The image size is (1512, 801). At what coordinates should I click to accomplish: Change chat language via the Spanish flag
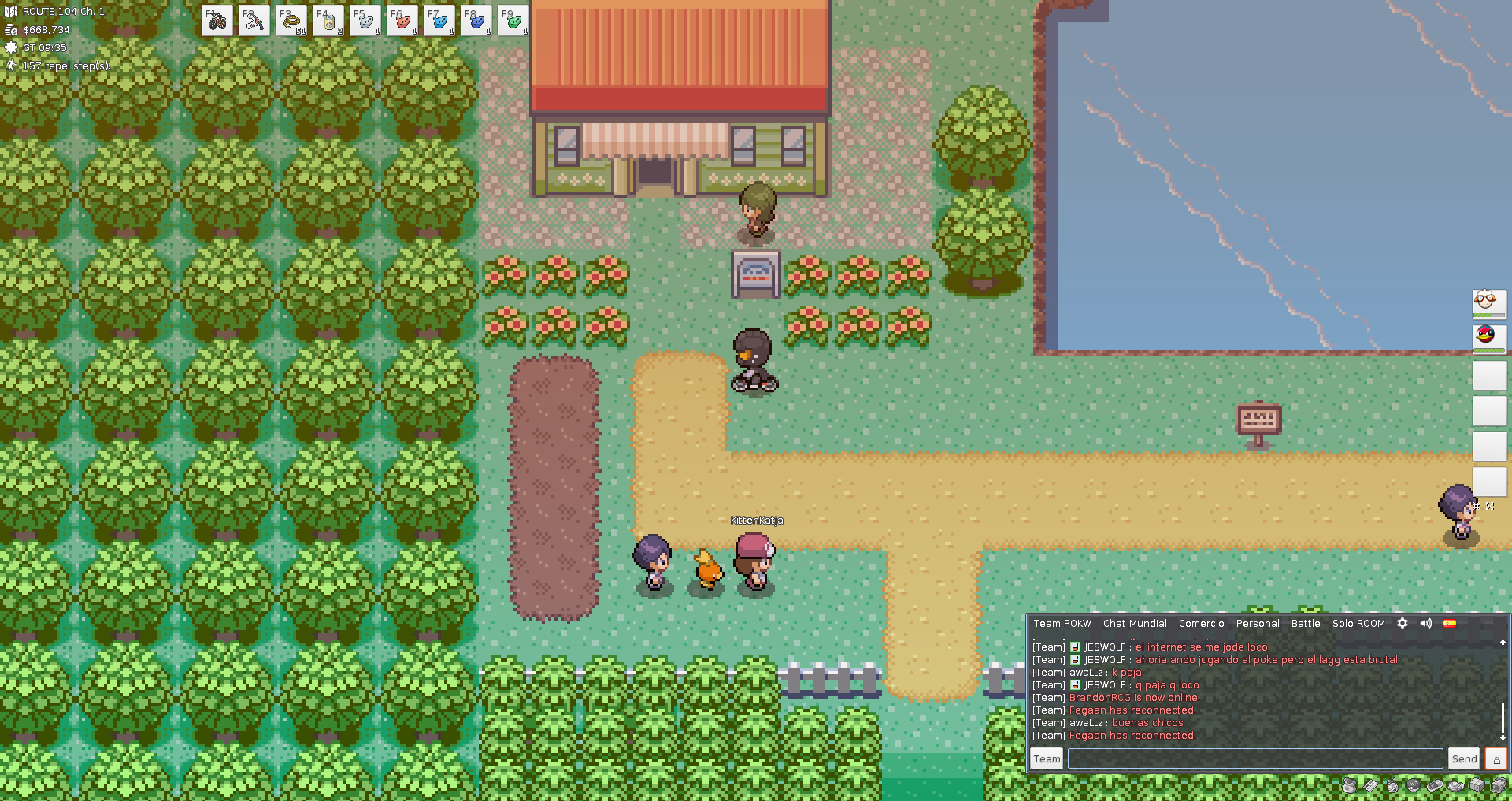pyautogui.click(x=1450, y=623)
